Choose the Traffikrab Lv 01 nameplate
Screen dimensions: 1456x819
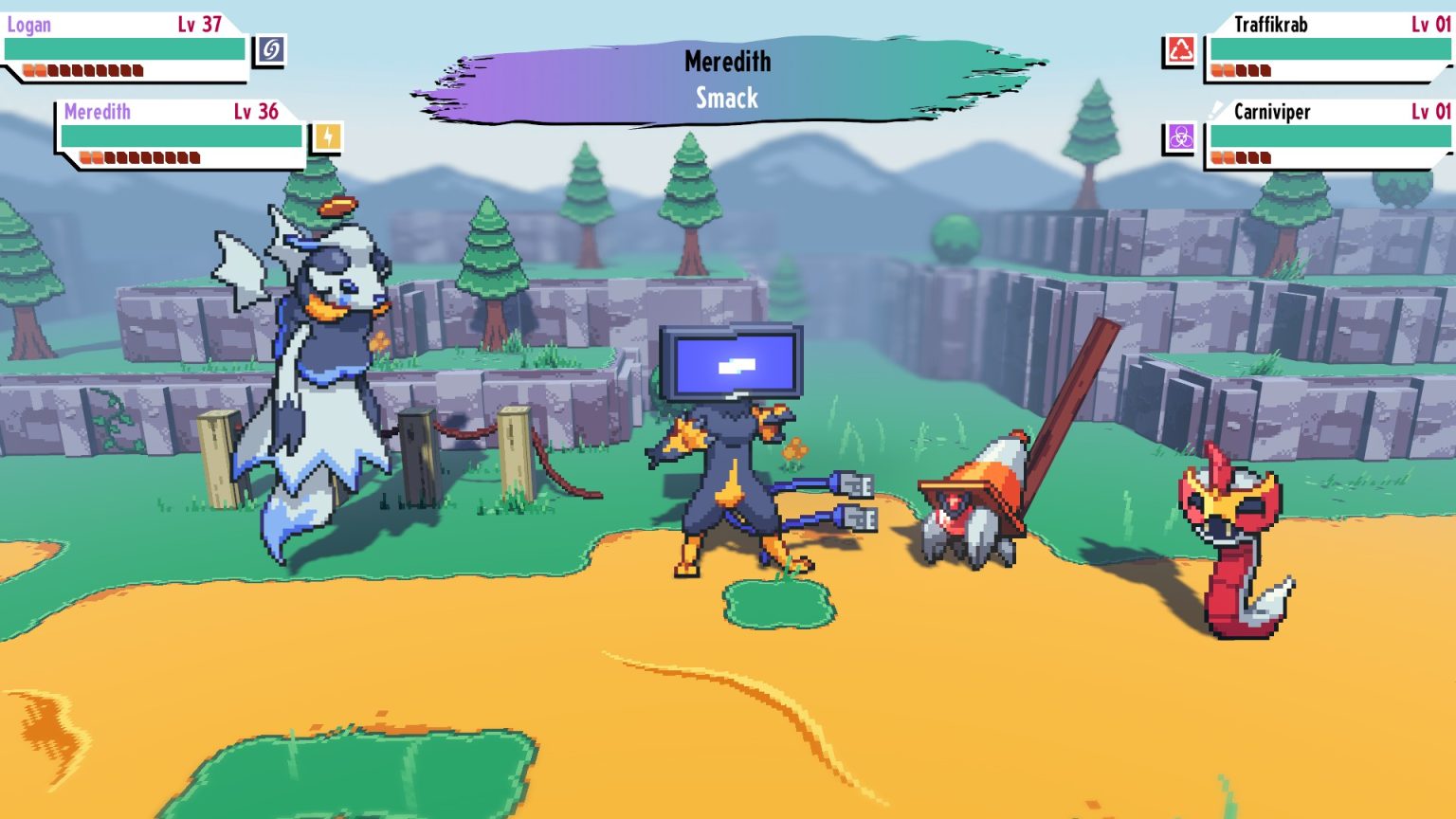[1327, 47]
